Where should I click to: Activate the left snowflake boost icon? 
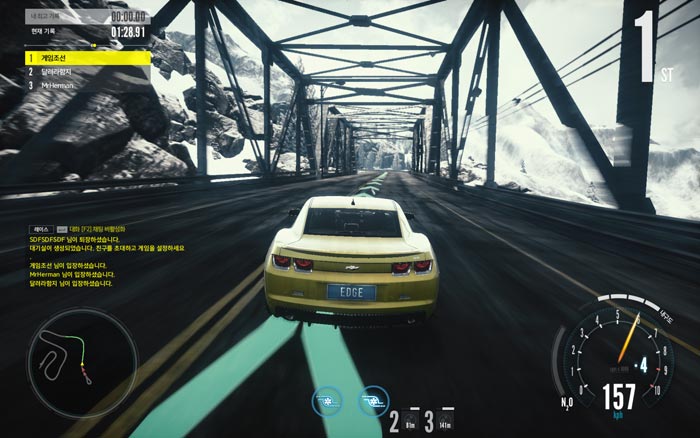(325, 399)
